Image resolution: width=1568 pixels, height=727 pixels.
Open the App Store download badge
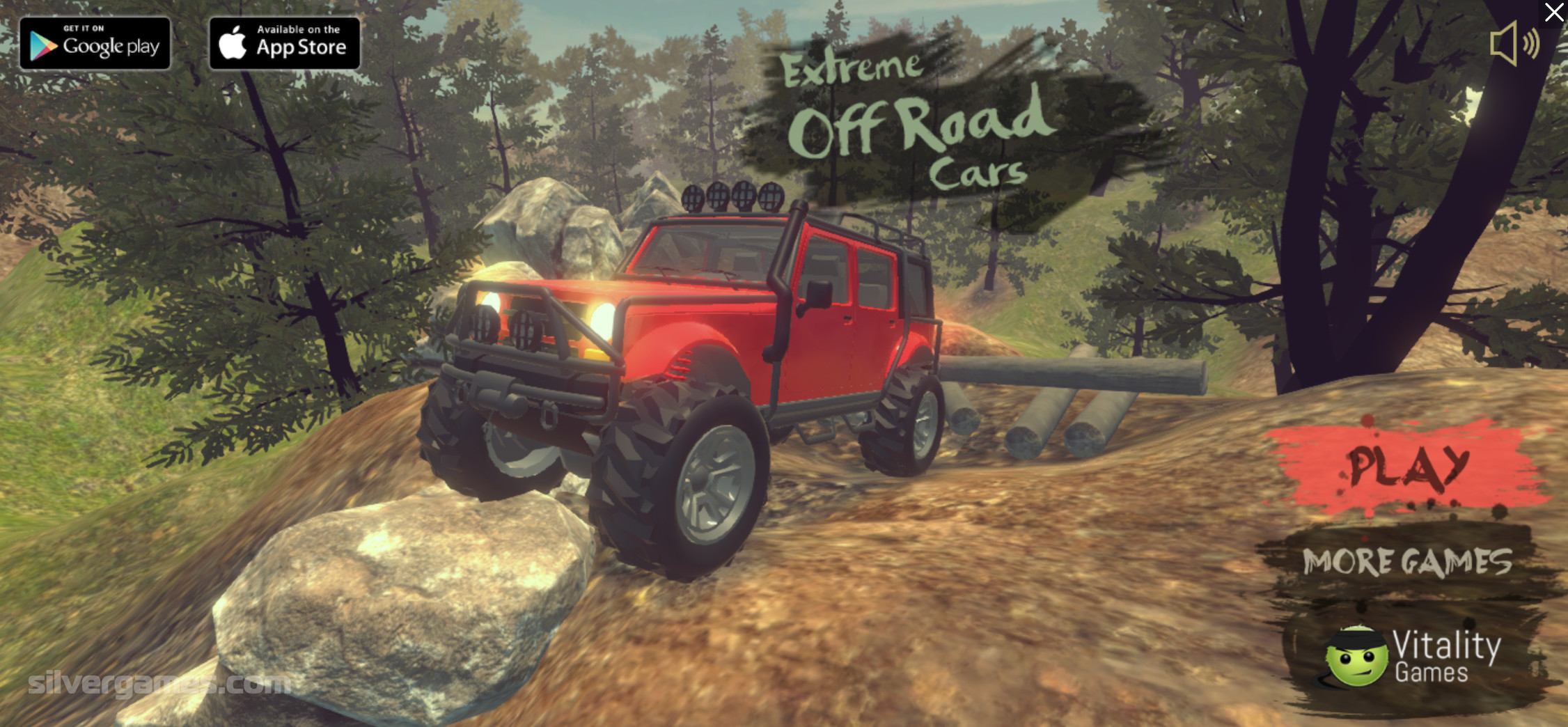pos(285,44)
